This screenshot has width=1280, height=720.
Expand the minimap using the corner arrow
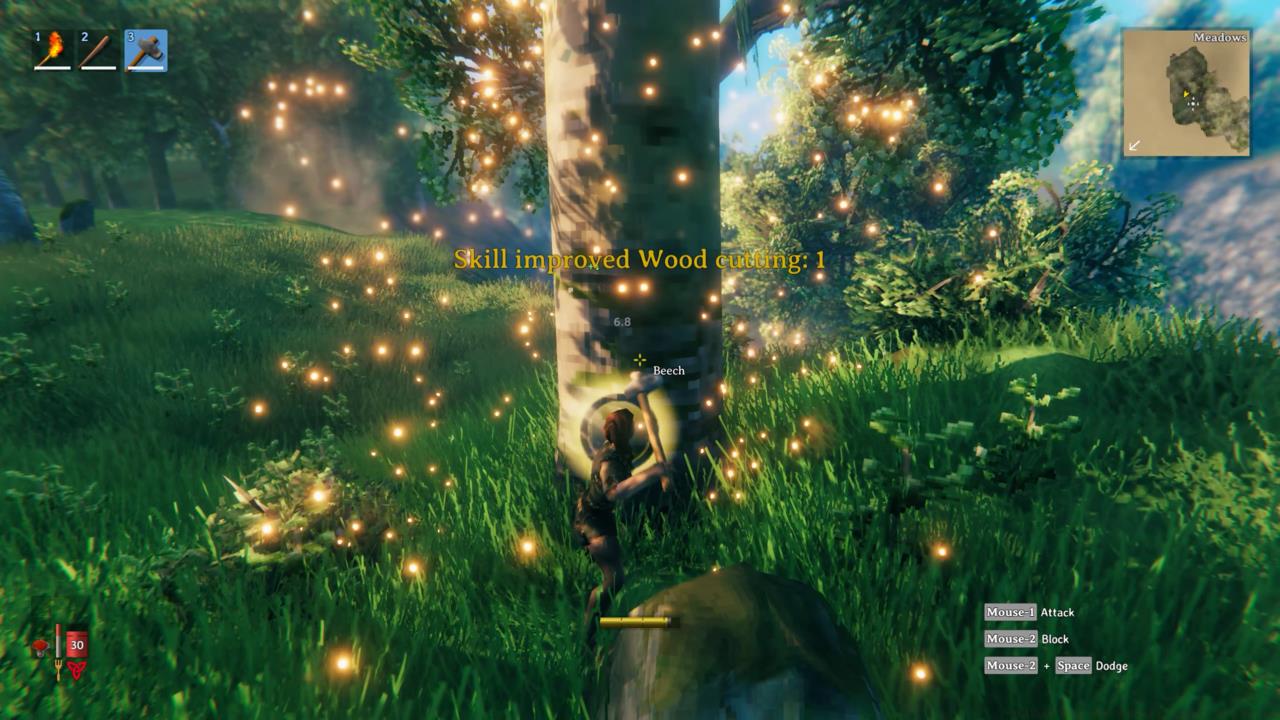(x=1133, y=146)
